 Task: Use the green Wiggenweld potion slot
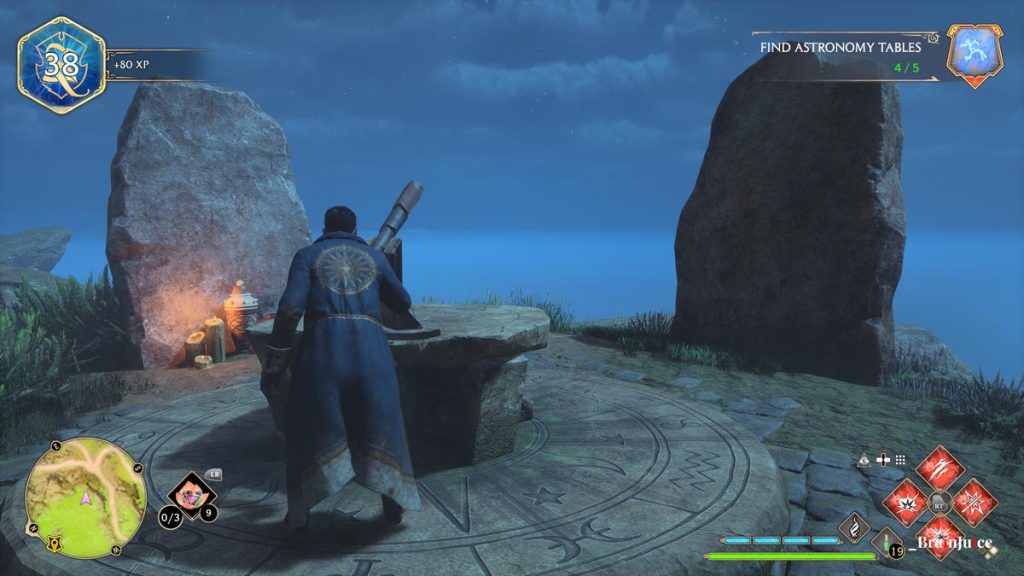coord(886,544)
